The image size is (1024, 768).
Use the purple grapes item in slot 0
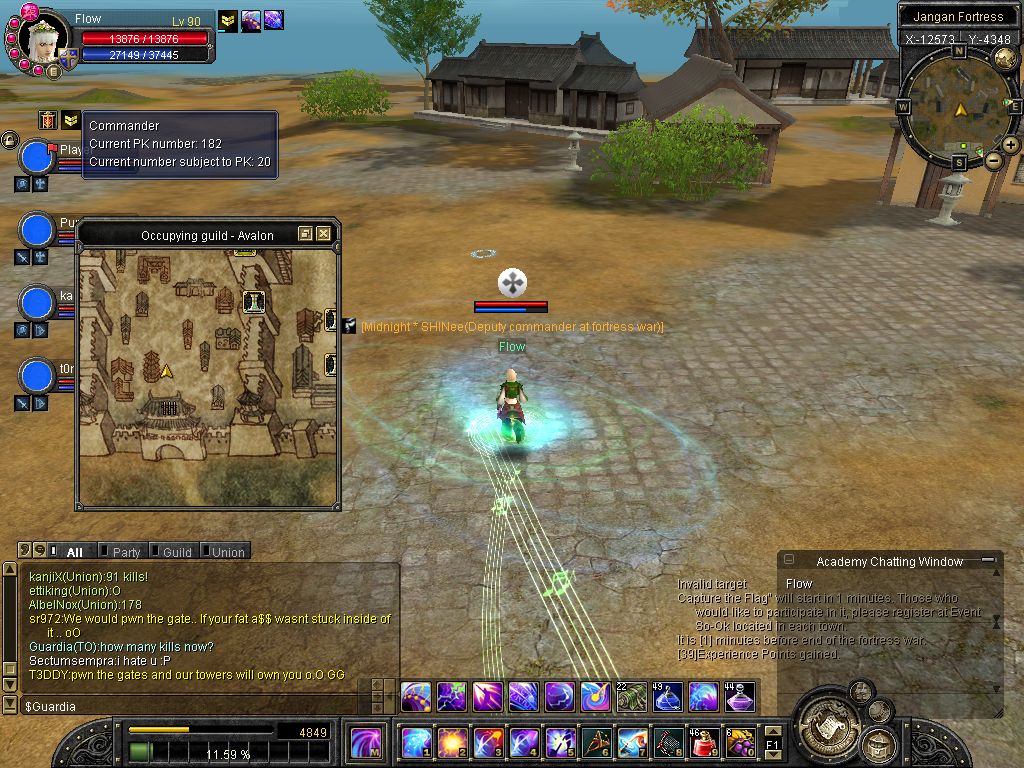tap(740, 743)
